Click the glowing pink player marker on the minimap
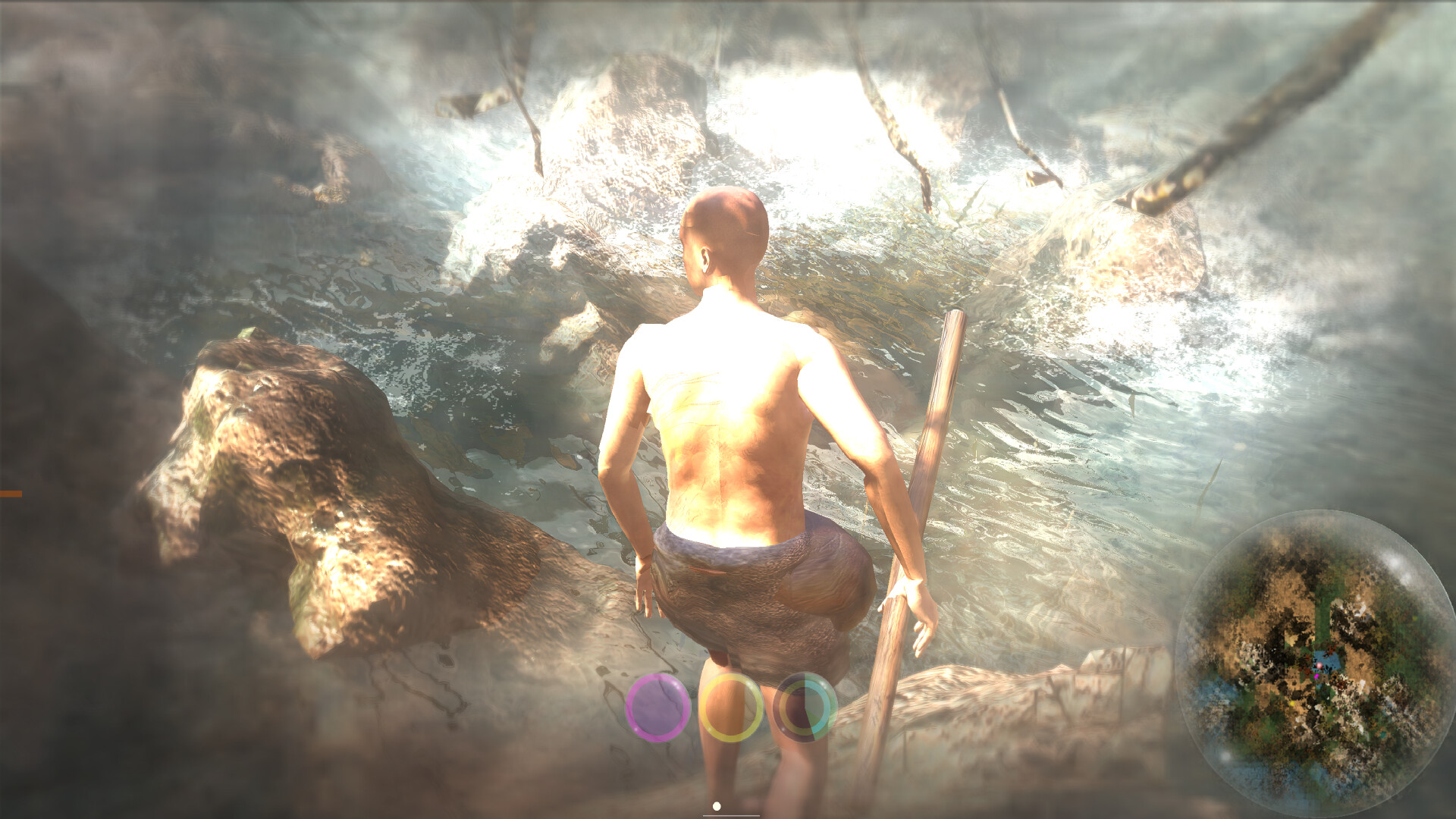1456x819 pixels. (1319, 665)
